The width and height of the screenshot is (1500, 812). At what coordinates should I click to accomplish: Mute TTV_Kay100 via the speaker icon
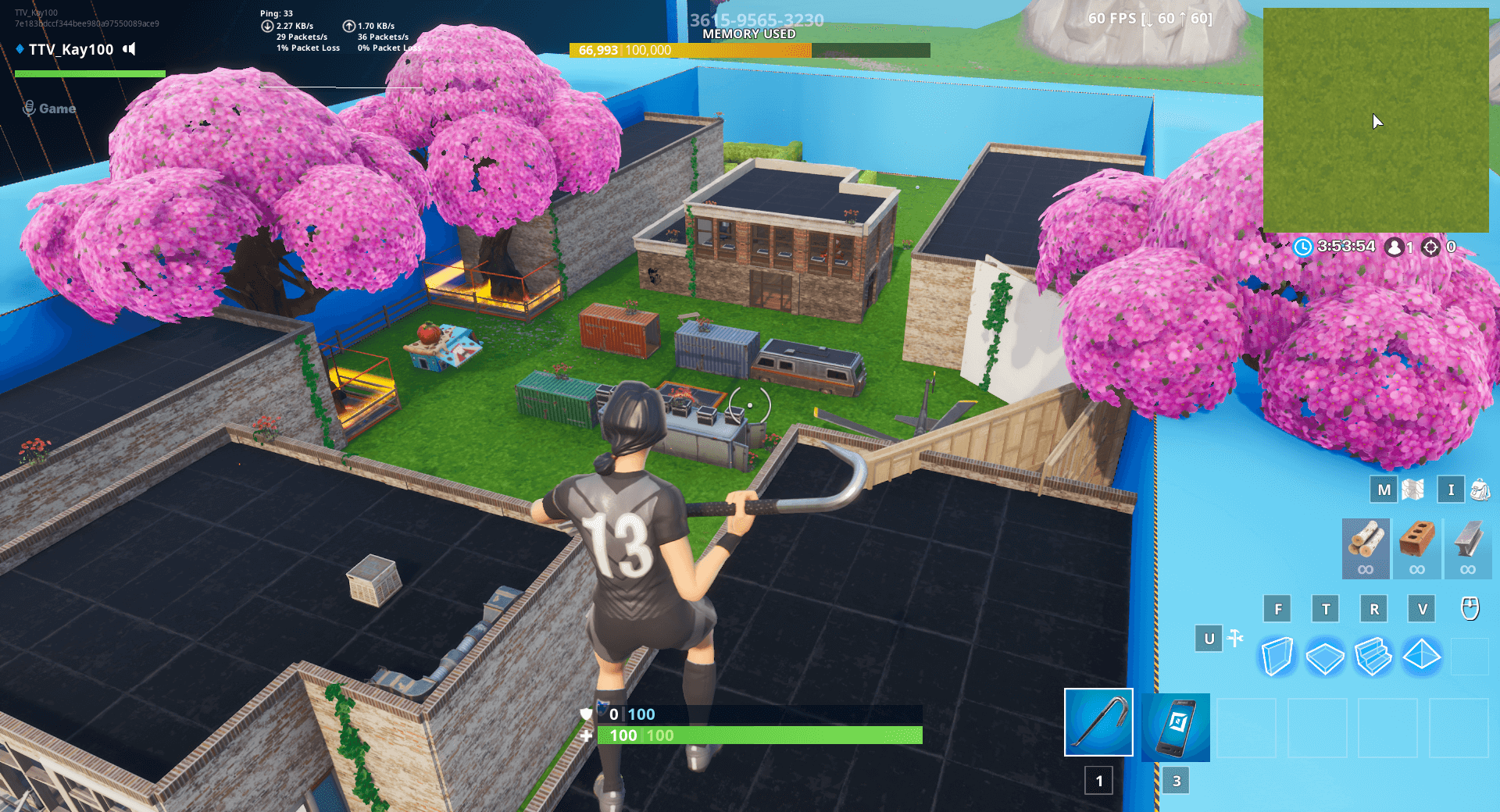[127, 49]
